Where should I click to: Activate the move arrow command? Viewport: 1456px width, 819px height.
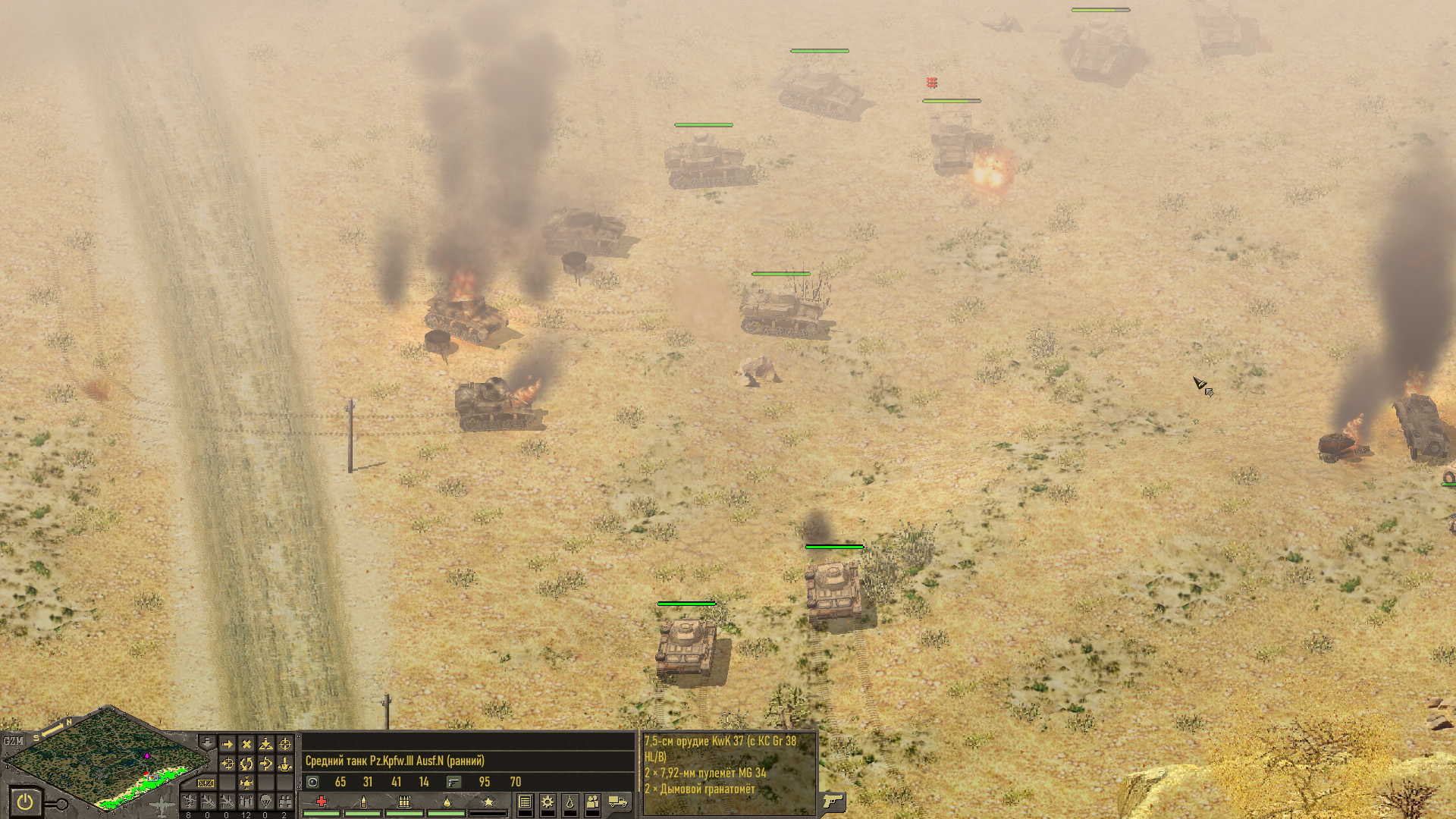227,745
